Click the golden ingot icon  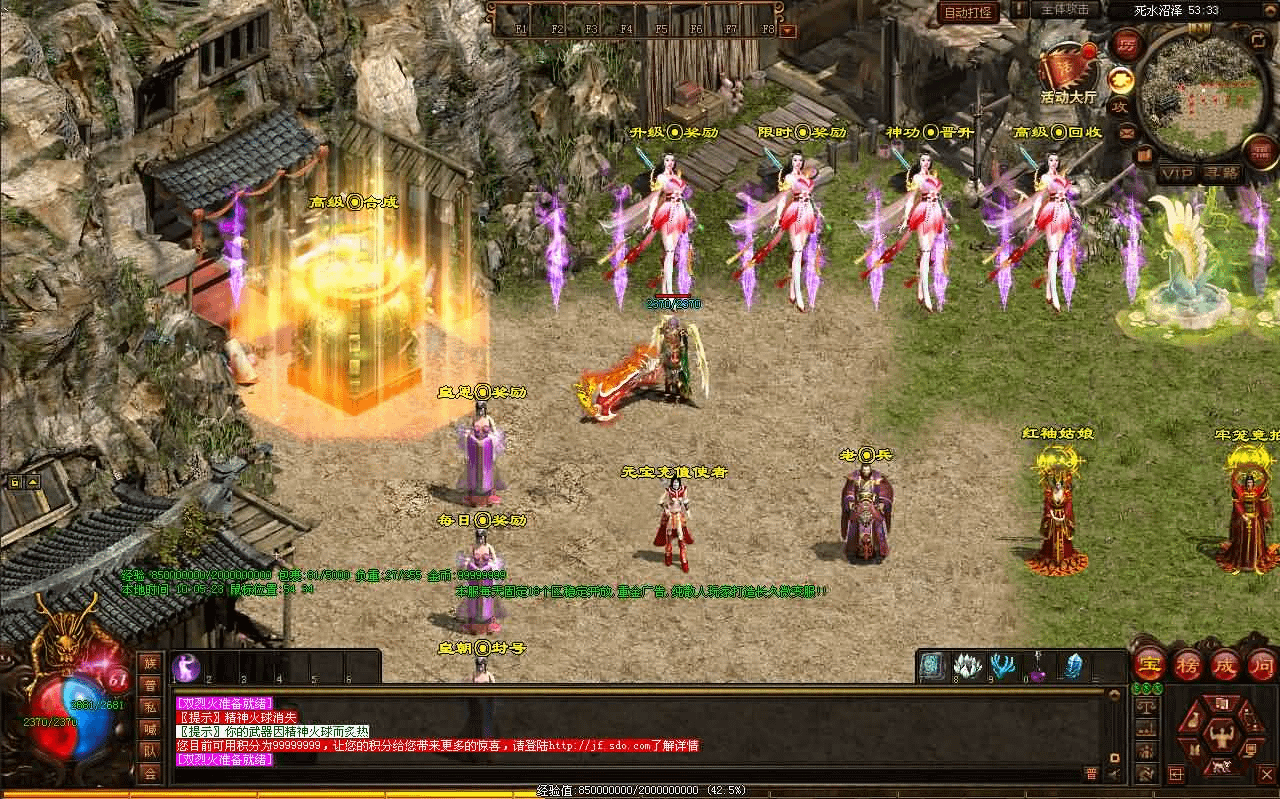coord(1121,79)
